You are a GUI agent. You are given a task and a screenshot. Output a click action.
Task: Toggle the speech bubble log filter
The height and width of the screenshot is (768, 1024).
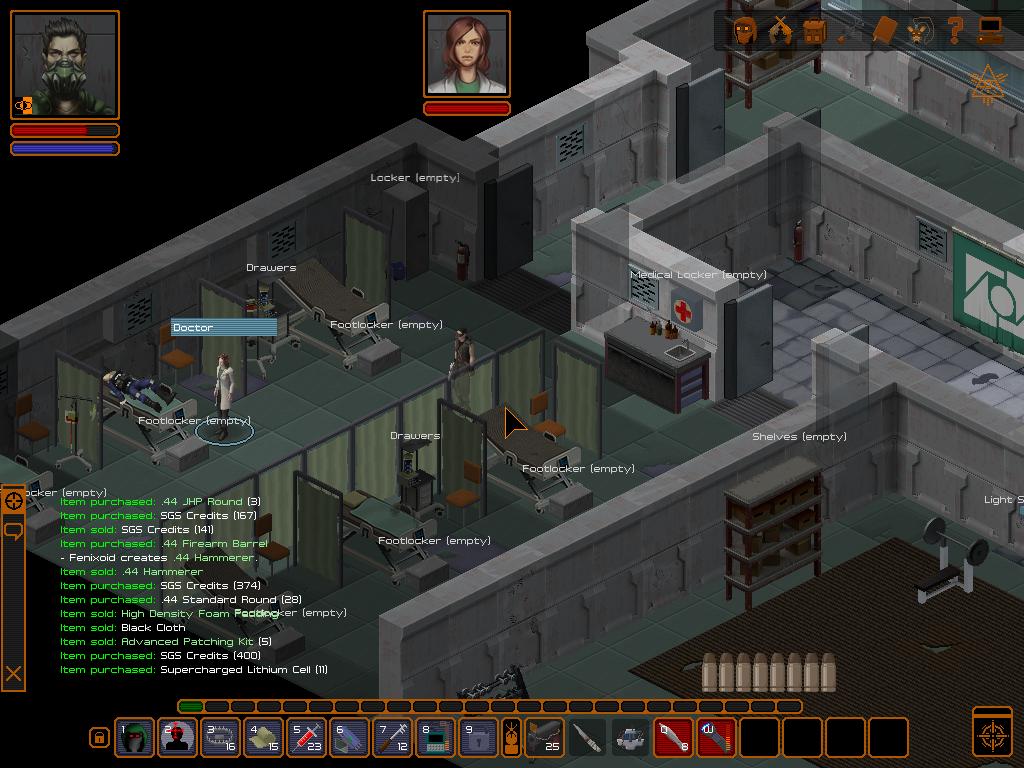14,530
